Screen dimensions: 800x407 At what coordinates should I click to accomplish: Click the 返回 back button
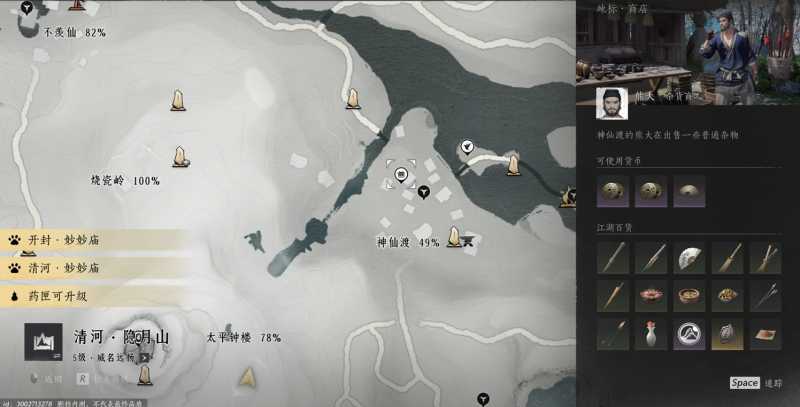pos(52,379)
